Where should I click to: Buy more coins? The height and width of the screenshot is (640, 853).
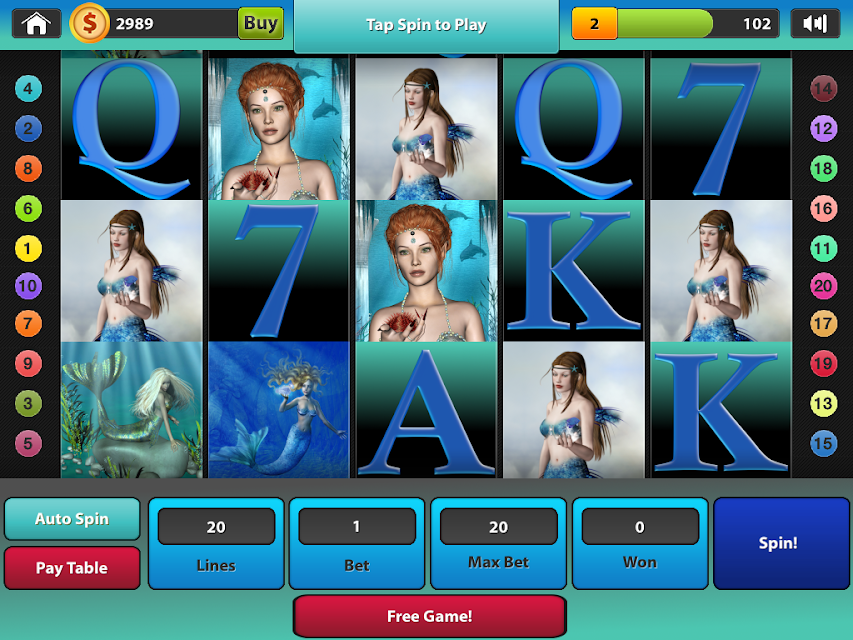[260, 23]
